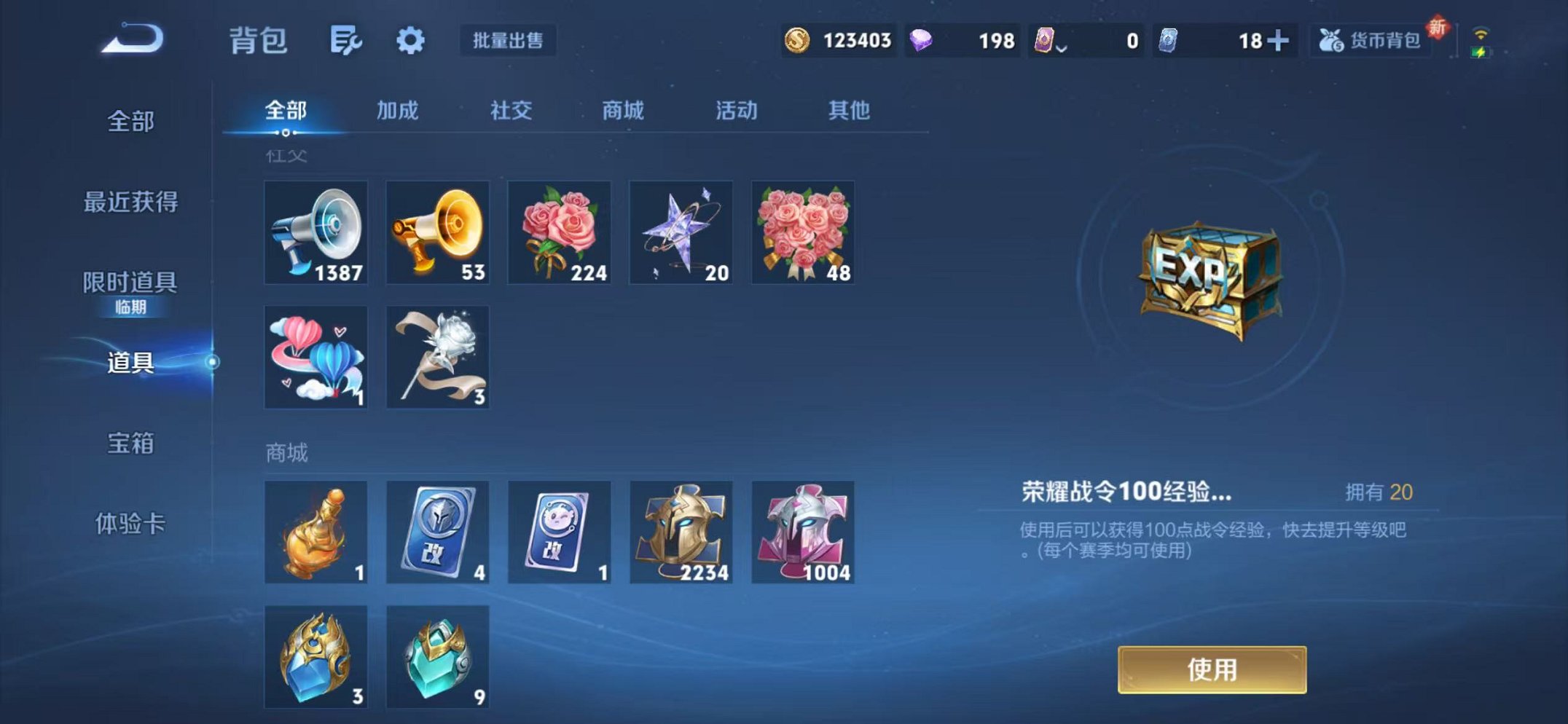This screenshot has height=724, width=1568.
Task: Expand the 商城 item group header
Action: tap(286, 452)
